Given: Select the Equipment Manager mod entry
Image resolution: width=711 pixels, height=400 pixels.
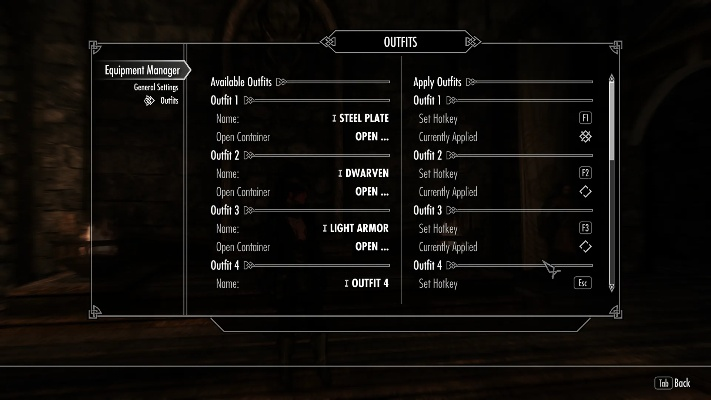Looking at the screenshot, I should point(142,71).
